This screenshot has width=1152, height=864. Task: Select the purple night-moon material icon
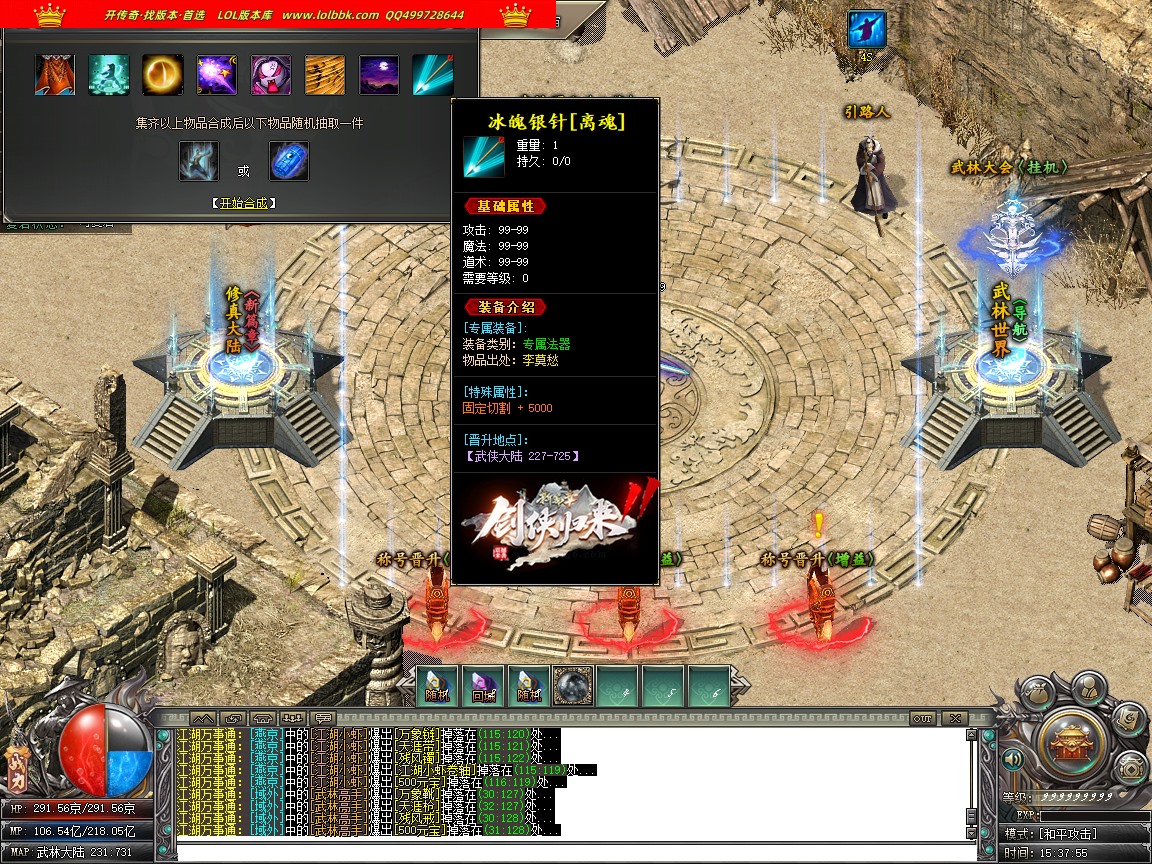click(x=378, y=75)
